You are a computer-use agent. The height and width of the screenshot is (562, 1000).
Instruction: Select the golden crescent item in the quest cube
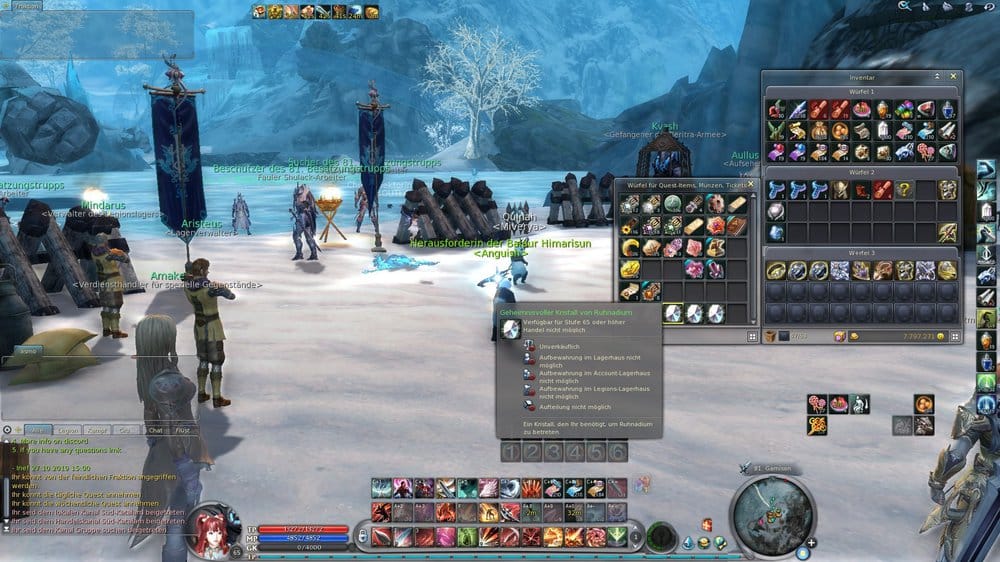(629, 247)
